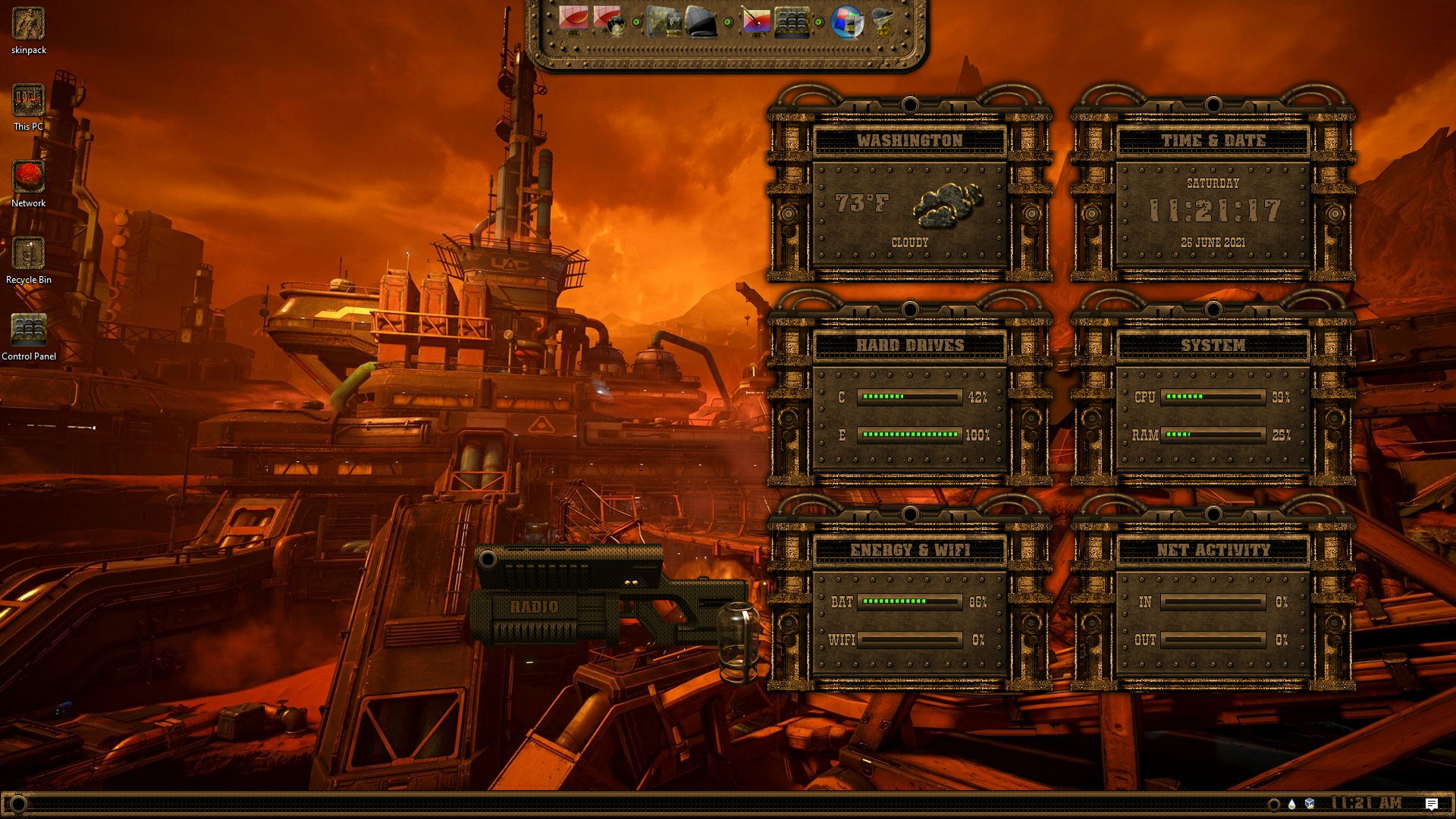
Task: Open the Control Panel desktop icon
Action: [29, 330]
